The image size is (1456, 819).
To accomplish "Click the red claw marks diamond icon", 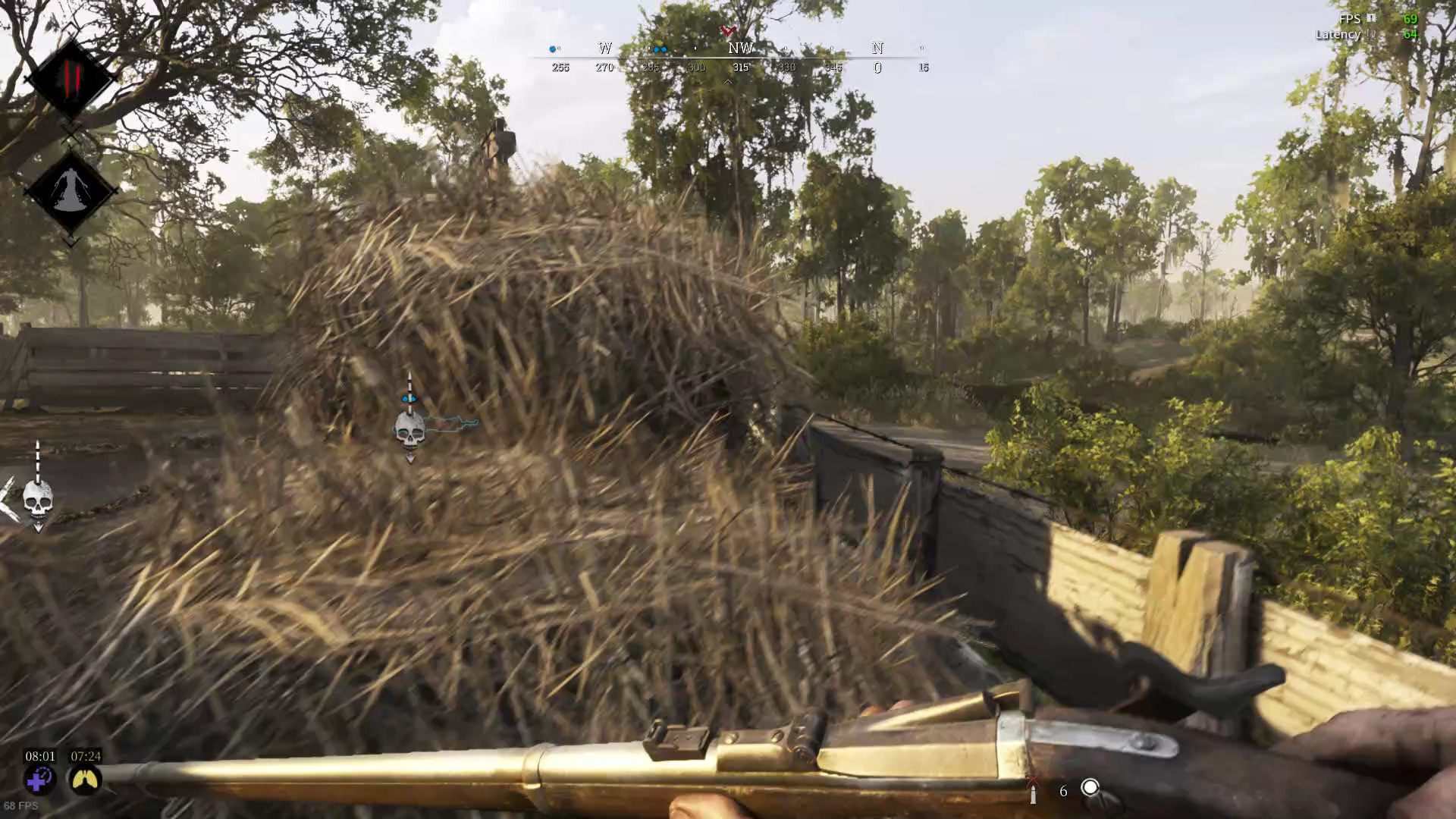I will coord(70,78).
